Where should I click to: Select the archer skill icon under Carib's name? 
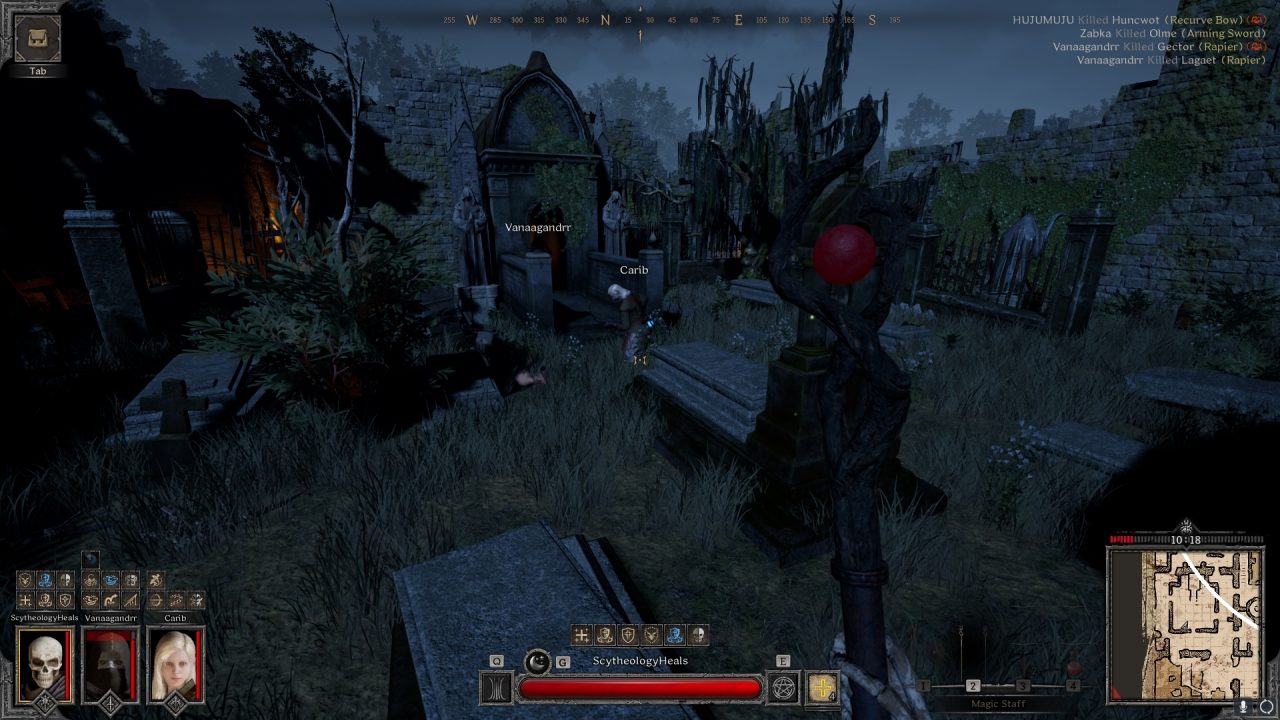(x=156, y=579)
